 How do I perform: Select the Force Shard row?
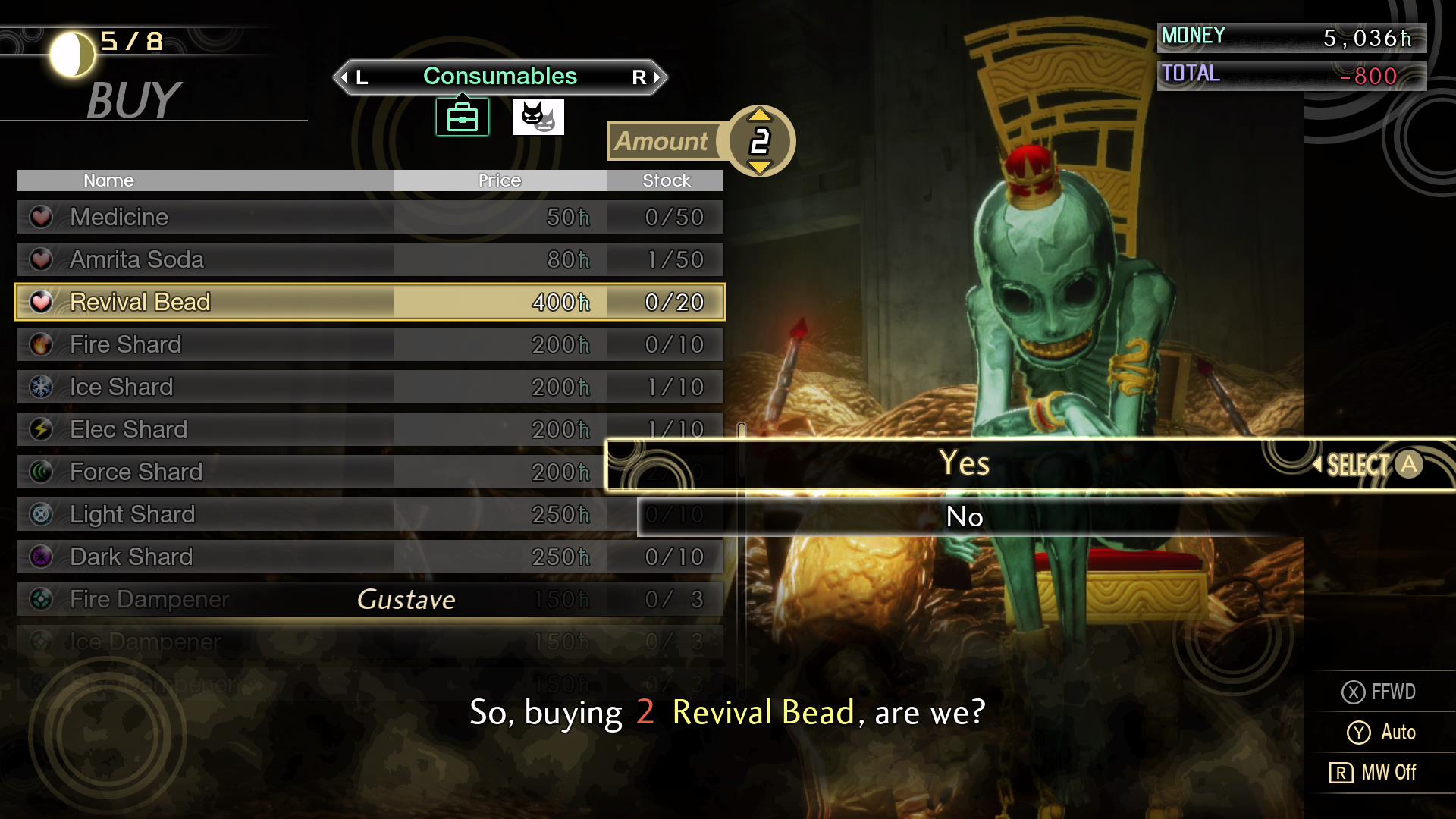coord(303,472)
